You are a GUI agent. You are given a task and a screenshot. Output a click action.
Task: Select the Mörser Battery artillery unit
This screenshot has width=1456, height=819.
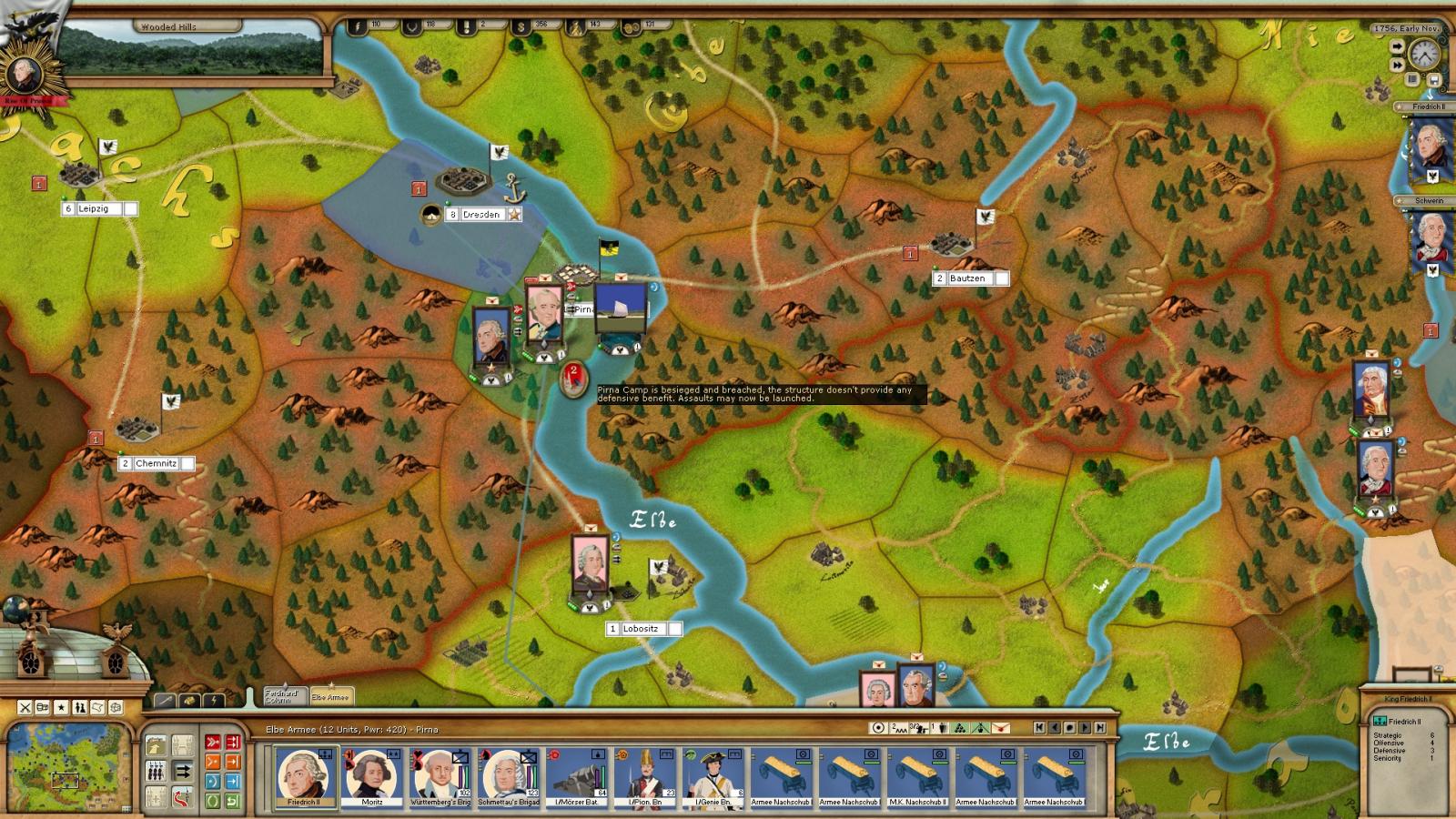(x=576, y=776)
